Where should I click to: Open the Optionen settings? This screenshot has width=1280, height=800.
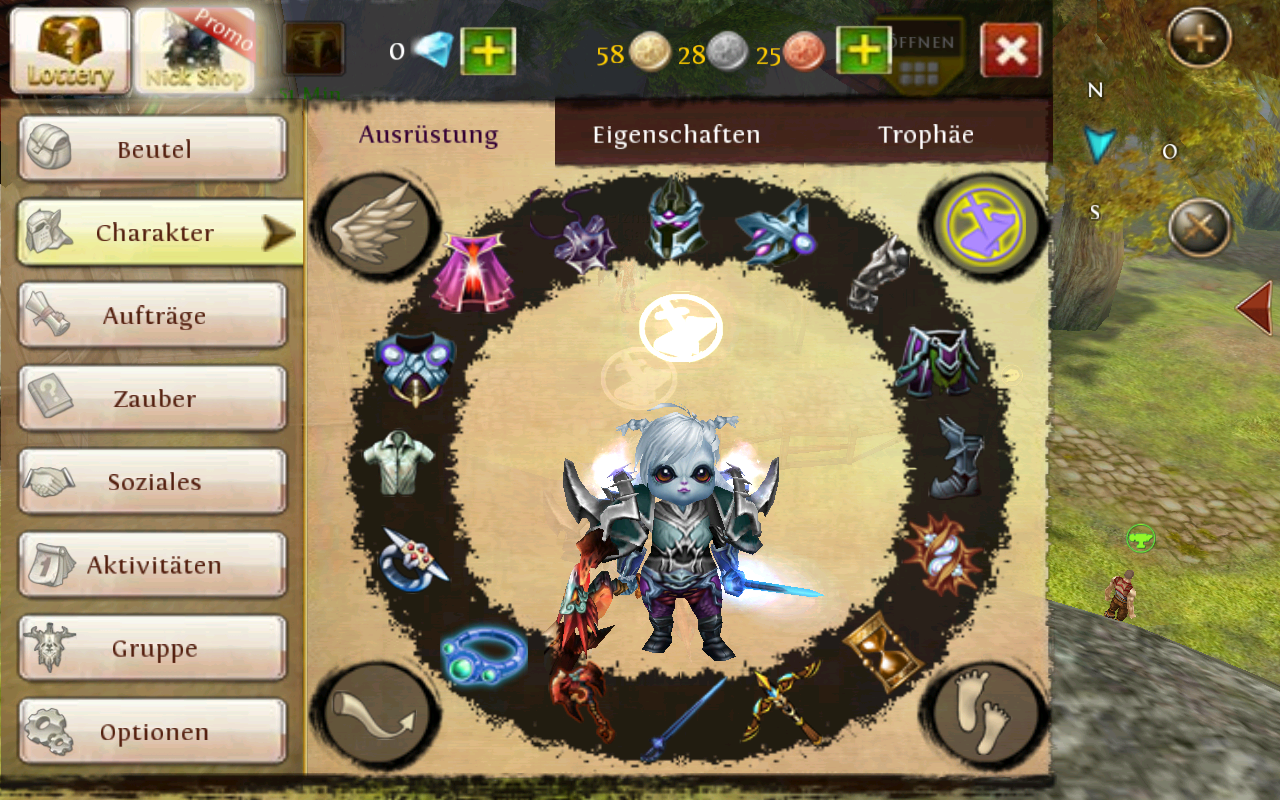tap(153, 731)
